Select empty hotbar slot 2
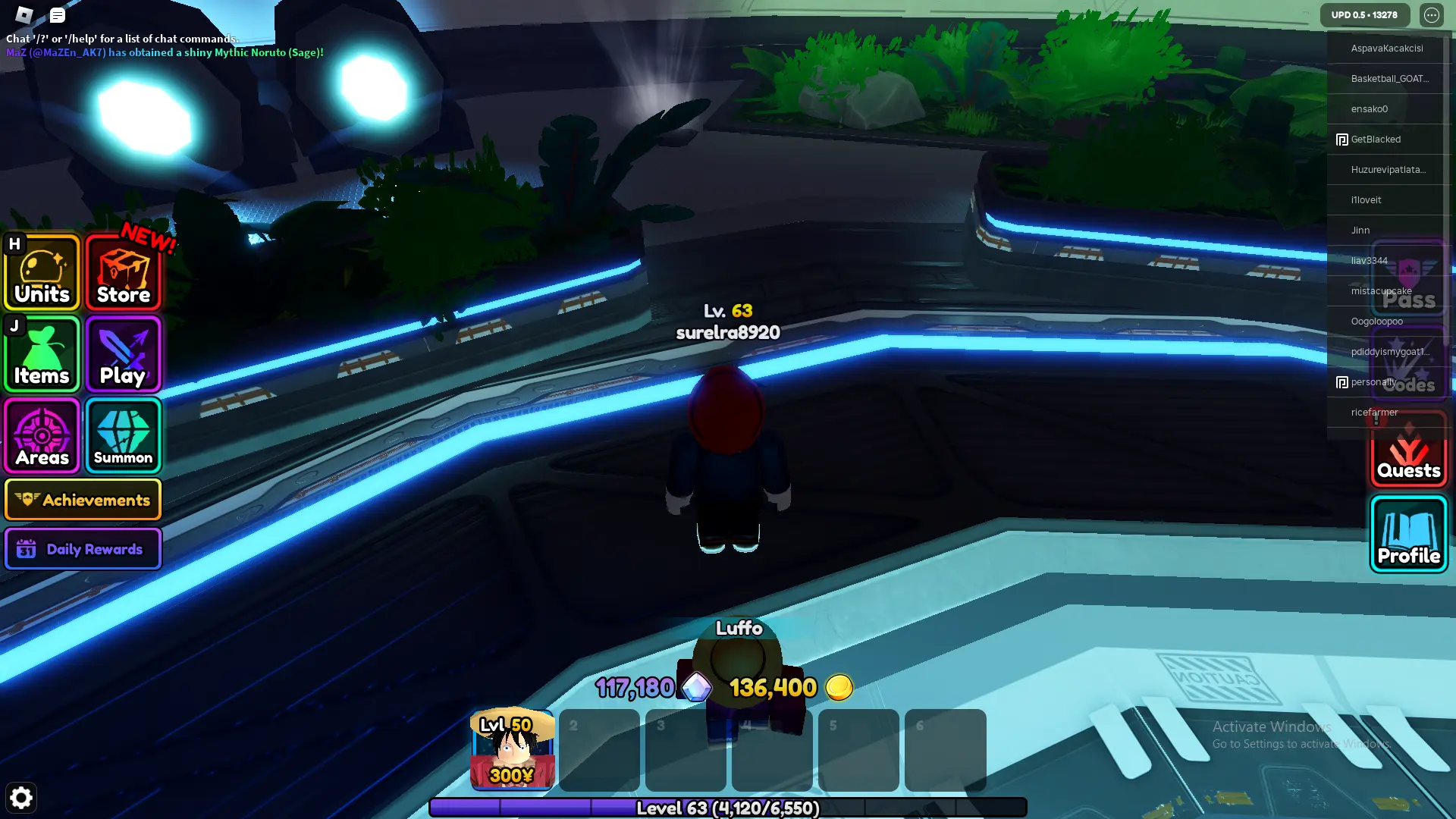Image resolution: width=1456 pixels, height=819 pixels. coord(598,750)
